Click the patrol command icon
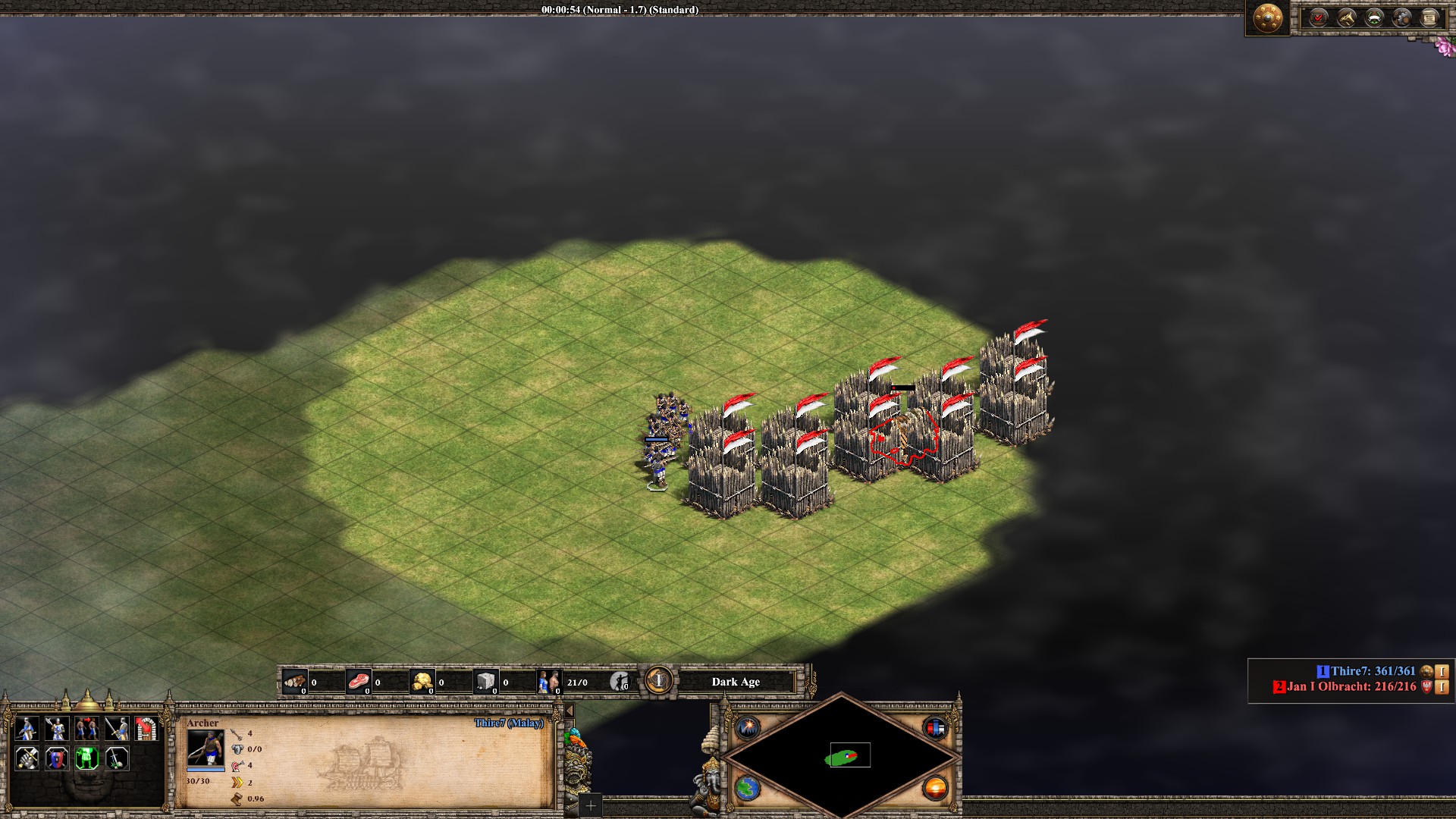 (27, 729)
